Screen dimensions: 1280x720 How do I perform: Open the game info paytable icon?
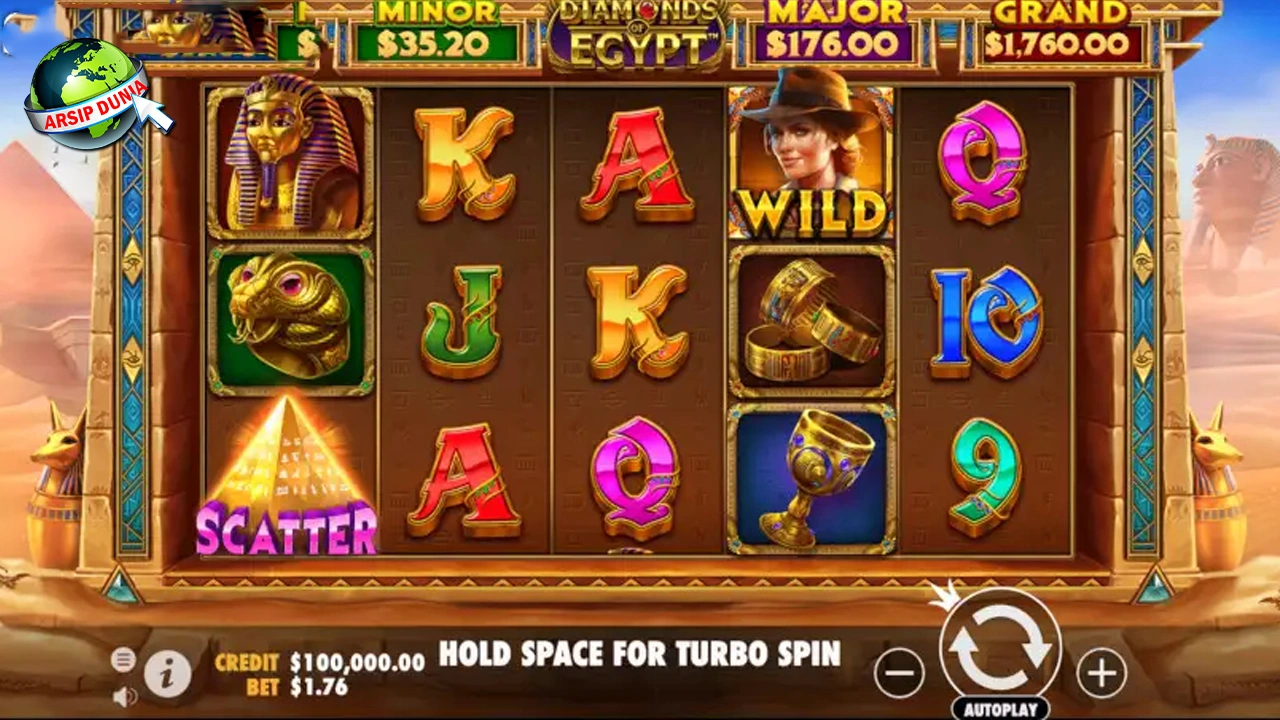pyautogui.click(x=168, y=673)
